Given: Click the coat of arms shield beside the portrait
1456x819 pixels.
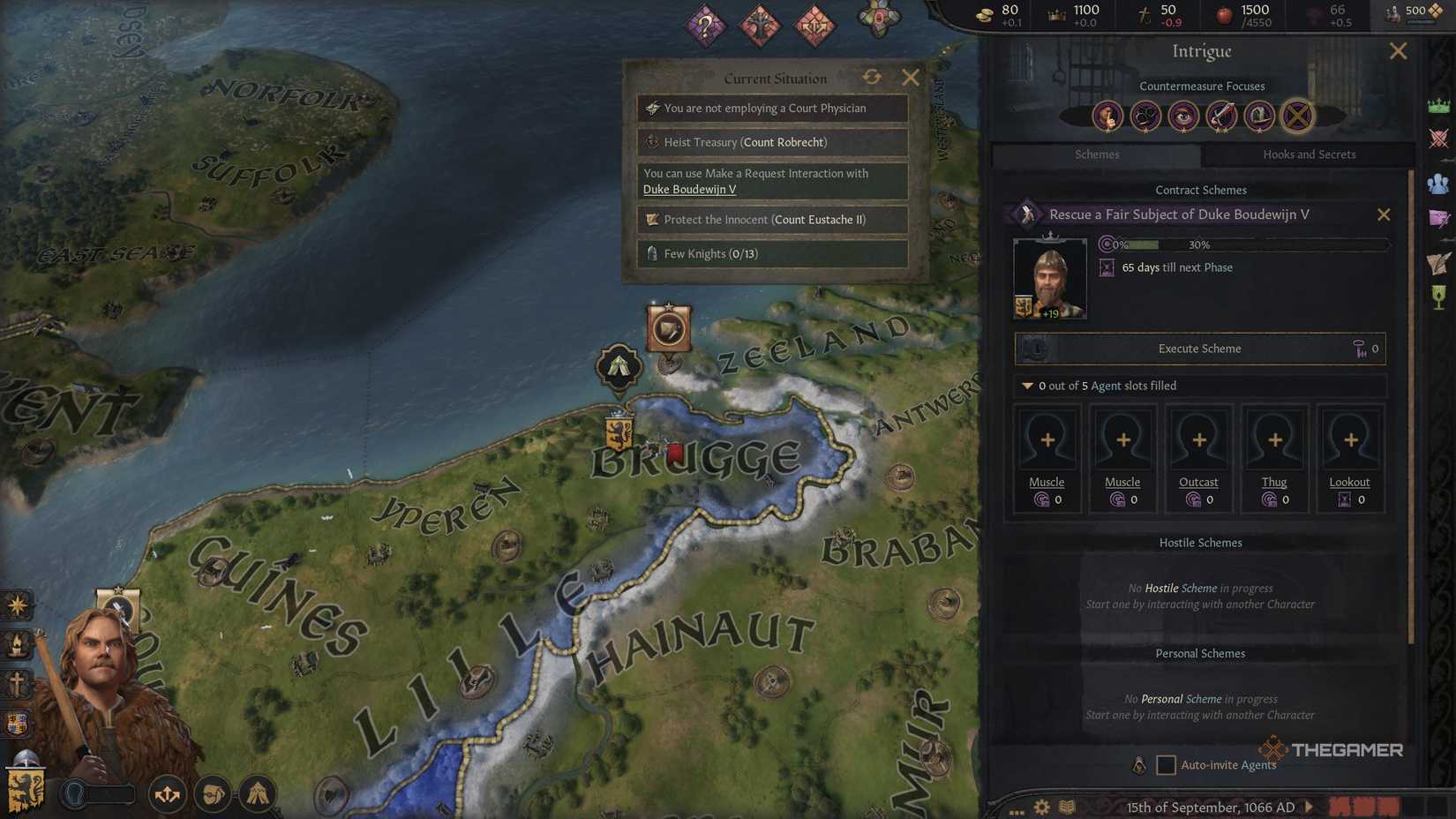Looking at the screenshot, I should [24, 792].
